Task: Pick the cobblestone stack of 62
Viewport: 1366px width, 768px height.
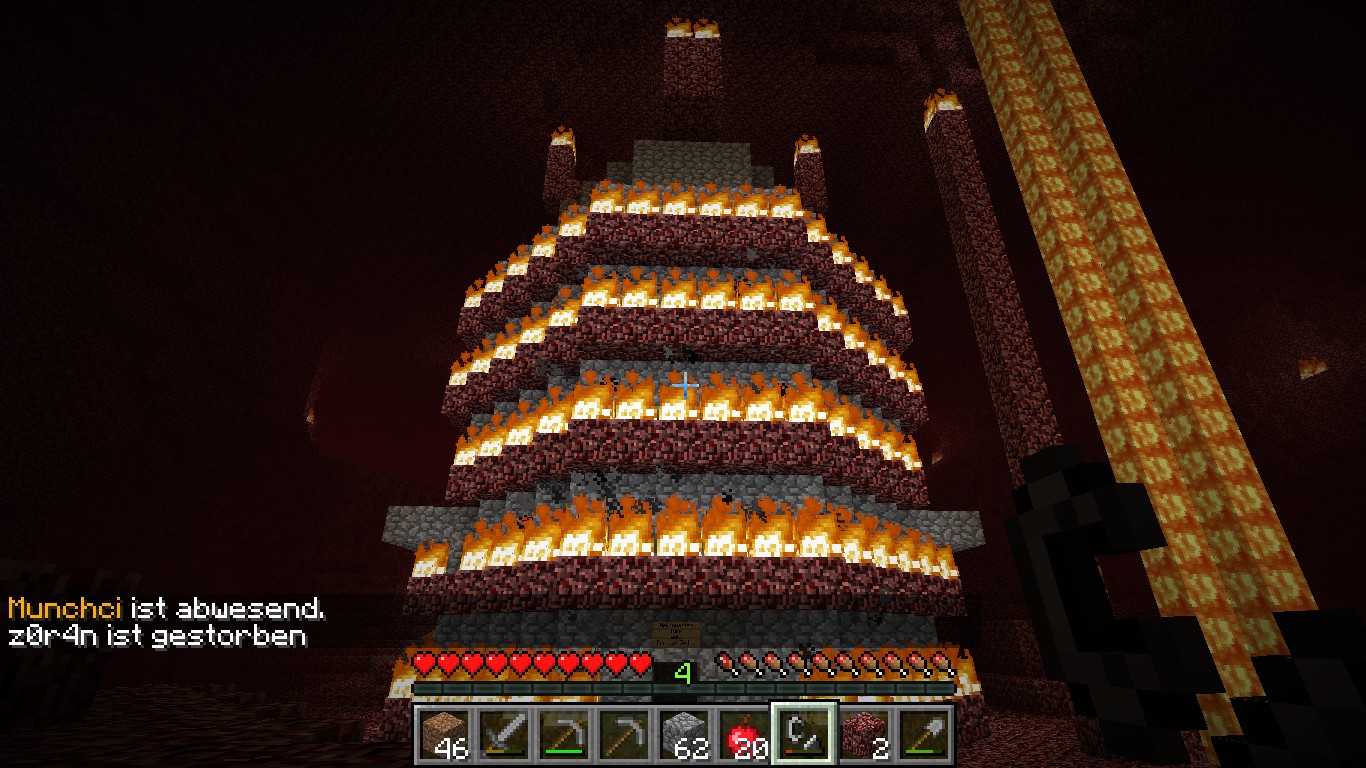Action: coord(684,737)
